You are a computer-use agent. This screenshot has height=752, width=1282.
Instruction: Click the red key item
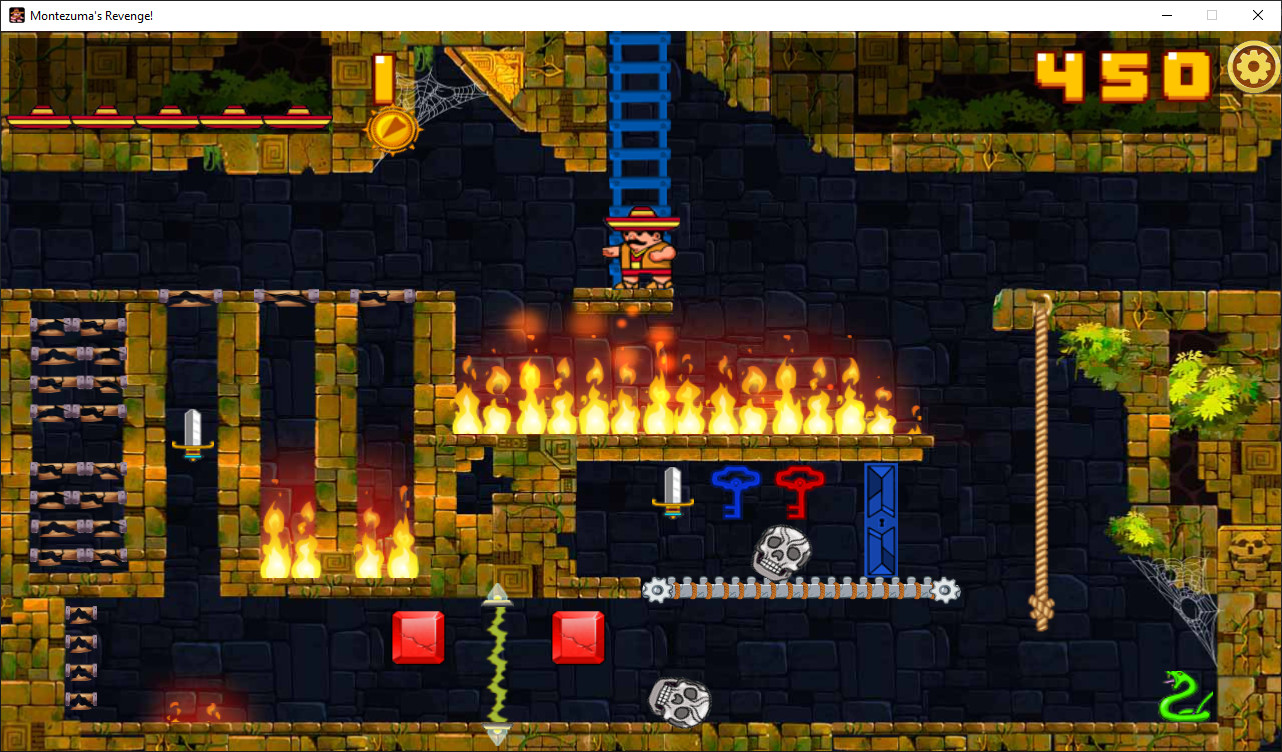click(x=800, y=494)
